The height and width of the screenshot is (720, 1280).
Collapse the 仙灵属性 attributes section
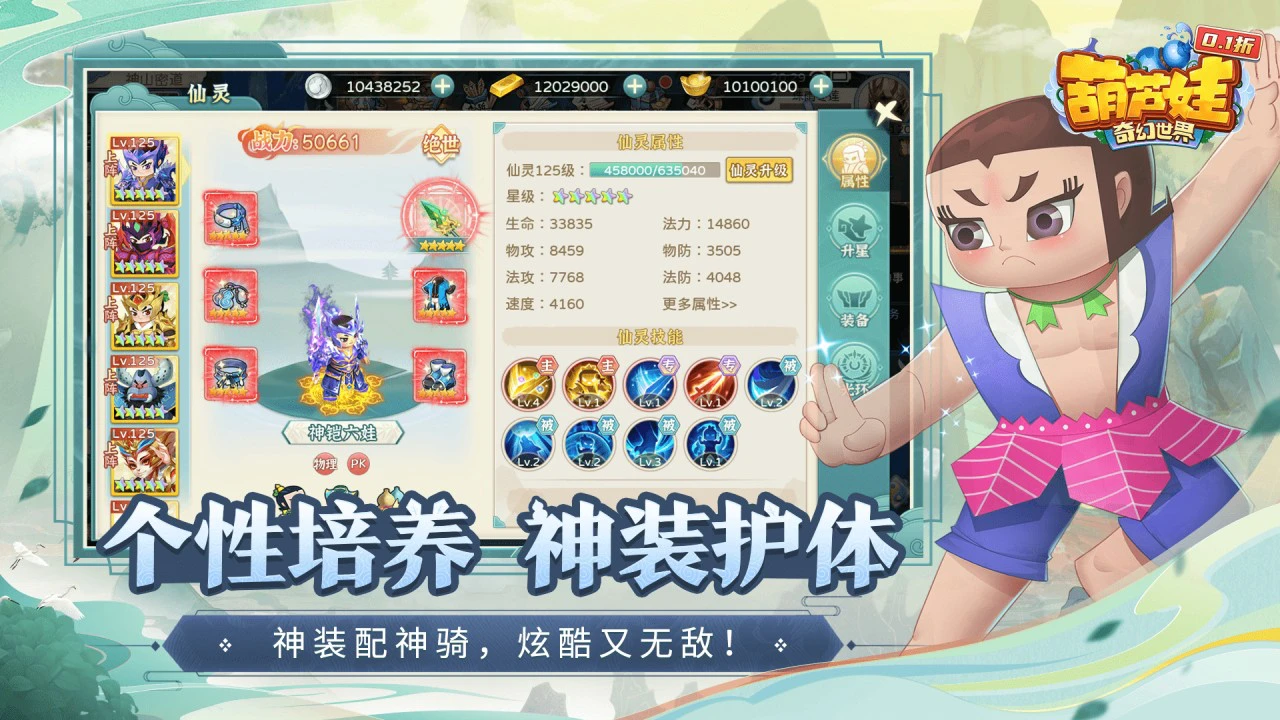(651, 141)
